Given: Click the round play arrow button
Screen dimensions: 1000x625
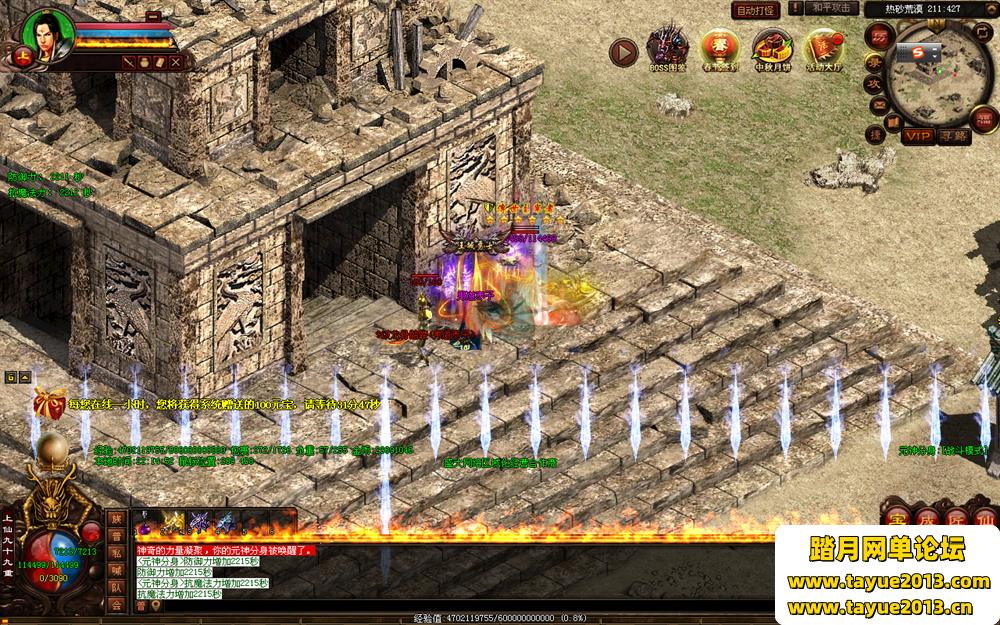Looking at the screenshot, I should (623, 52).
